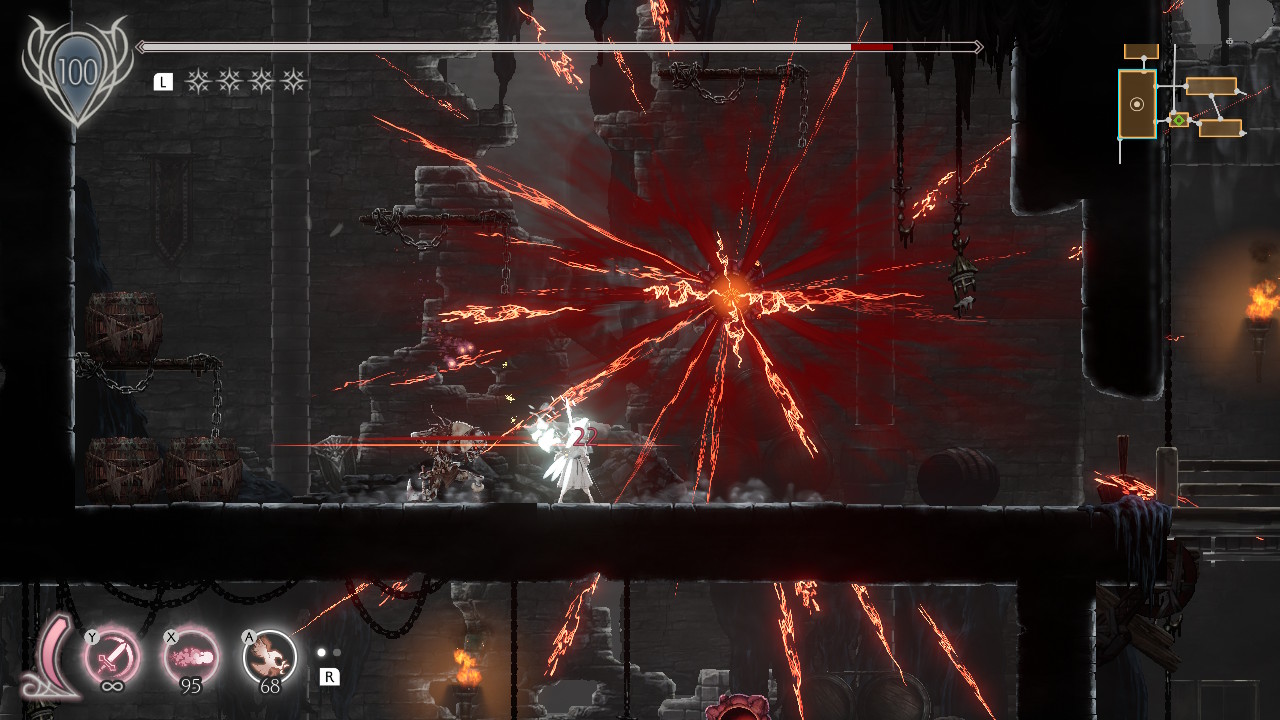Select the first prayer flower charge
Viewport: 1280px width, 720px height.
pos(198,82)
